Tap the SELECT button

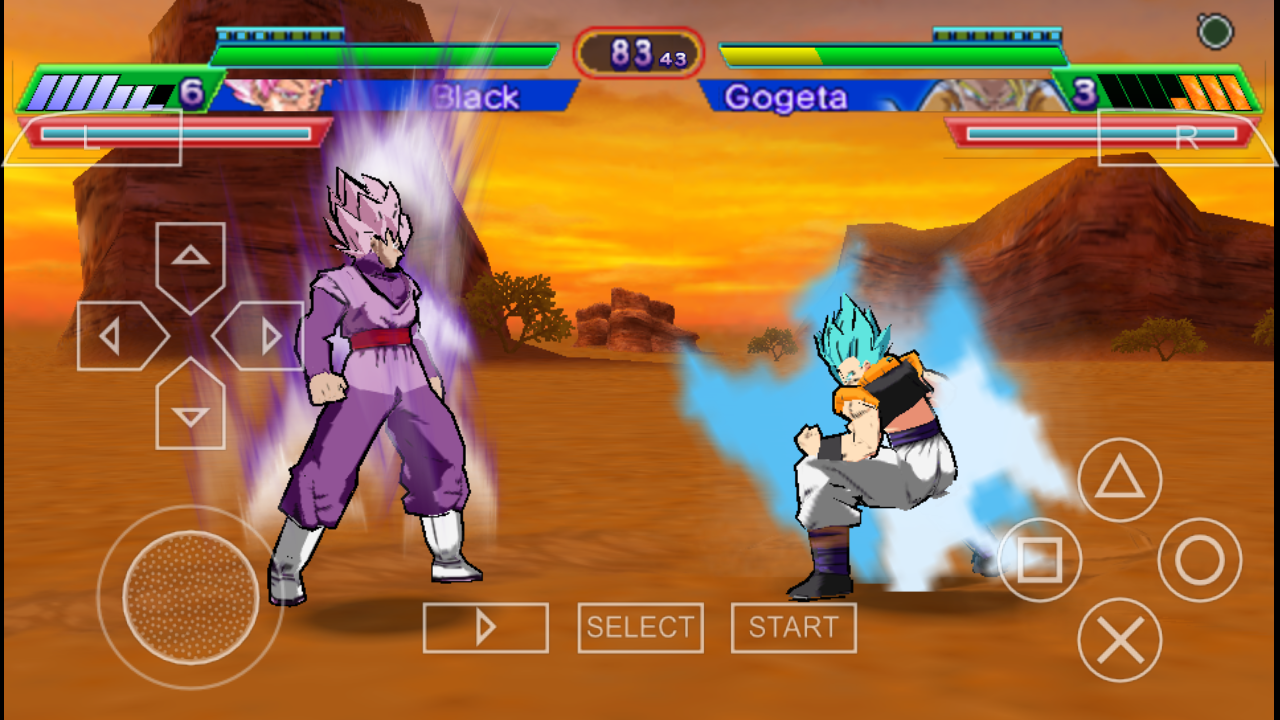point(640,628)
